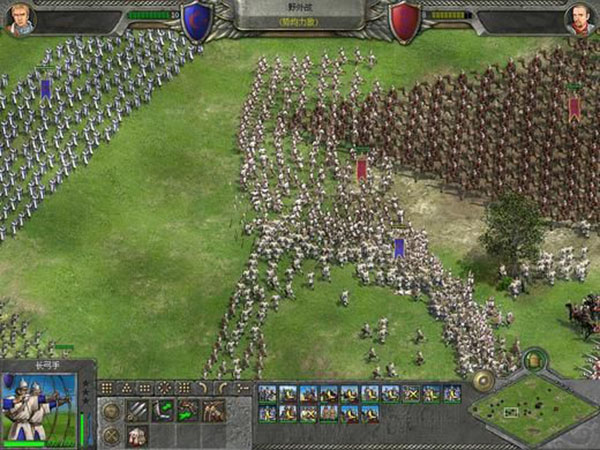Screen dimensions: 600x450
Task: Select the first unit card in army panel
Action: click(268, 393)
